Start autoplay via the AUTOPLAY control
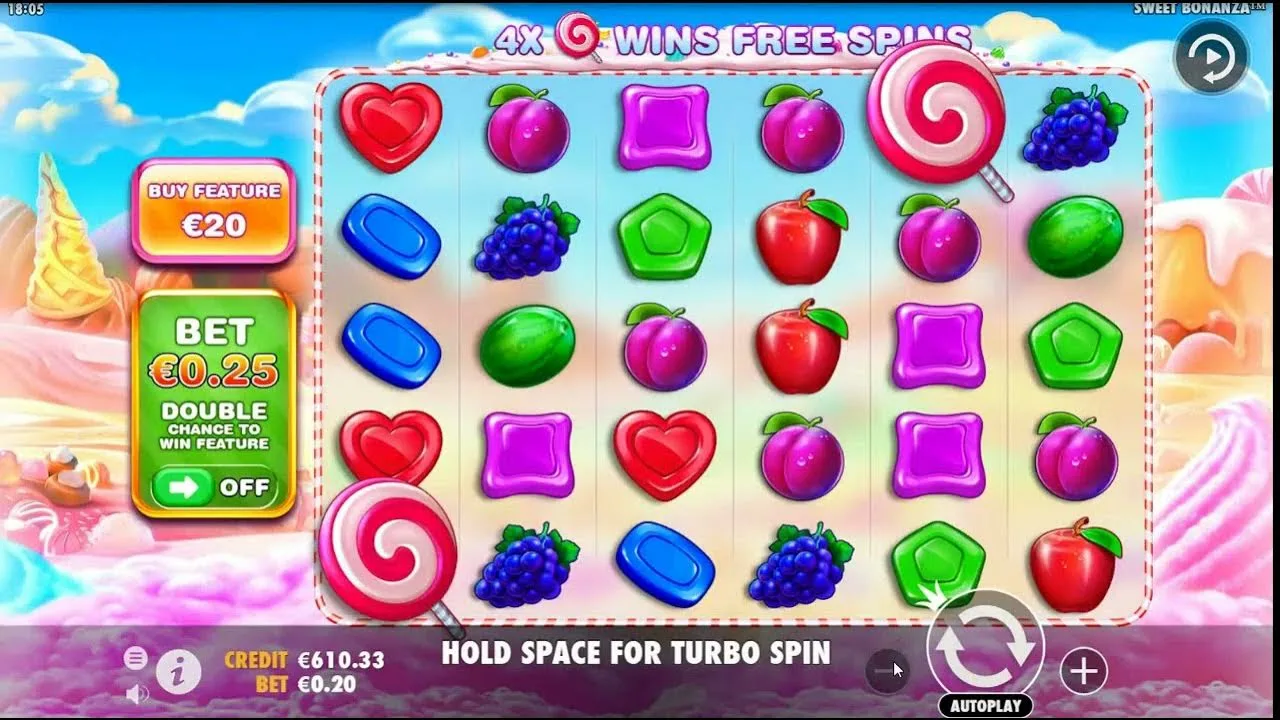The width and height of the screenshot is (1280, 720). click(986, 706)
